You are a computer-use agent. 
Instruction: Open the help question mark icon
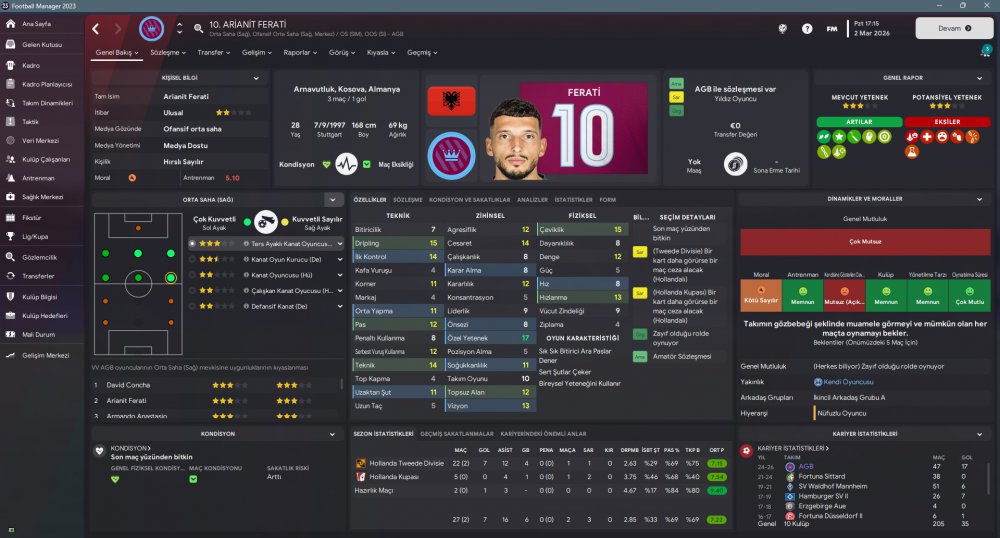807,28
